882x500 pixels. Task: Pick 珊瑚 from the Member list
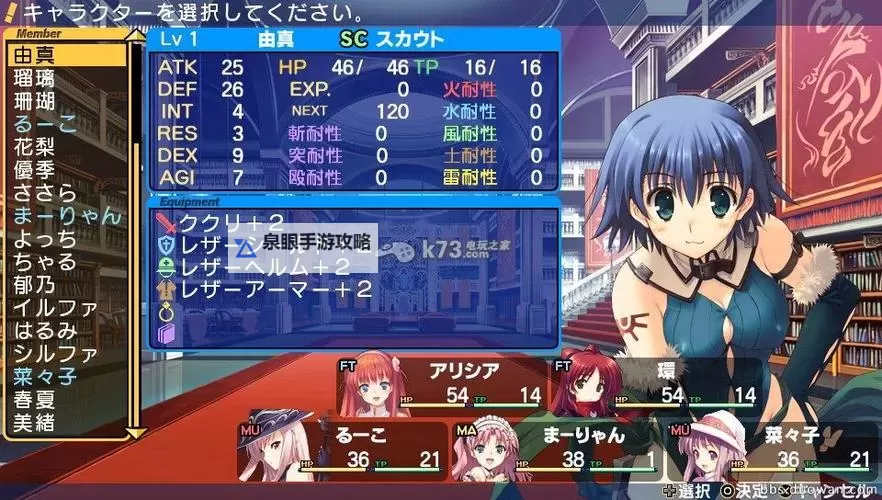coord(36,100)
